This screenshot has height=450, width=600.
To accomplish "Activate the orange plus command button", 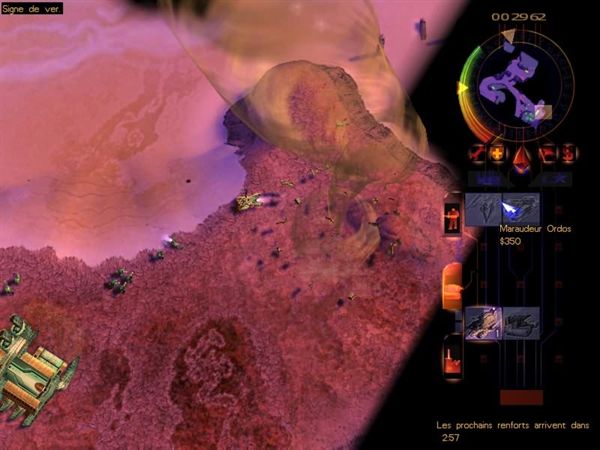I will click(497, 153).
